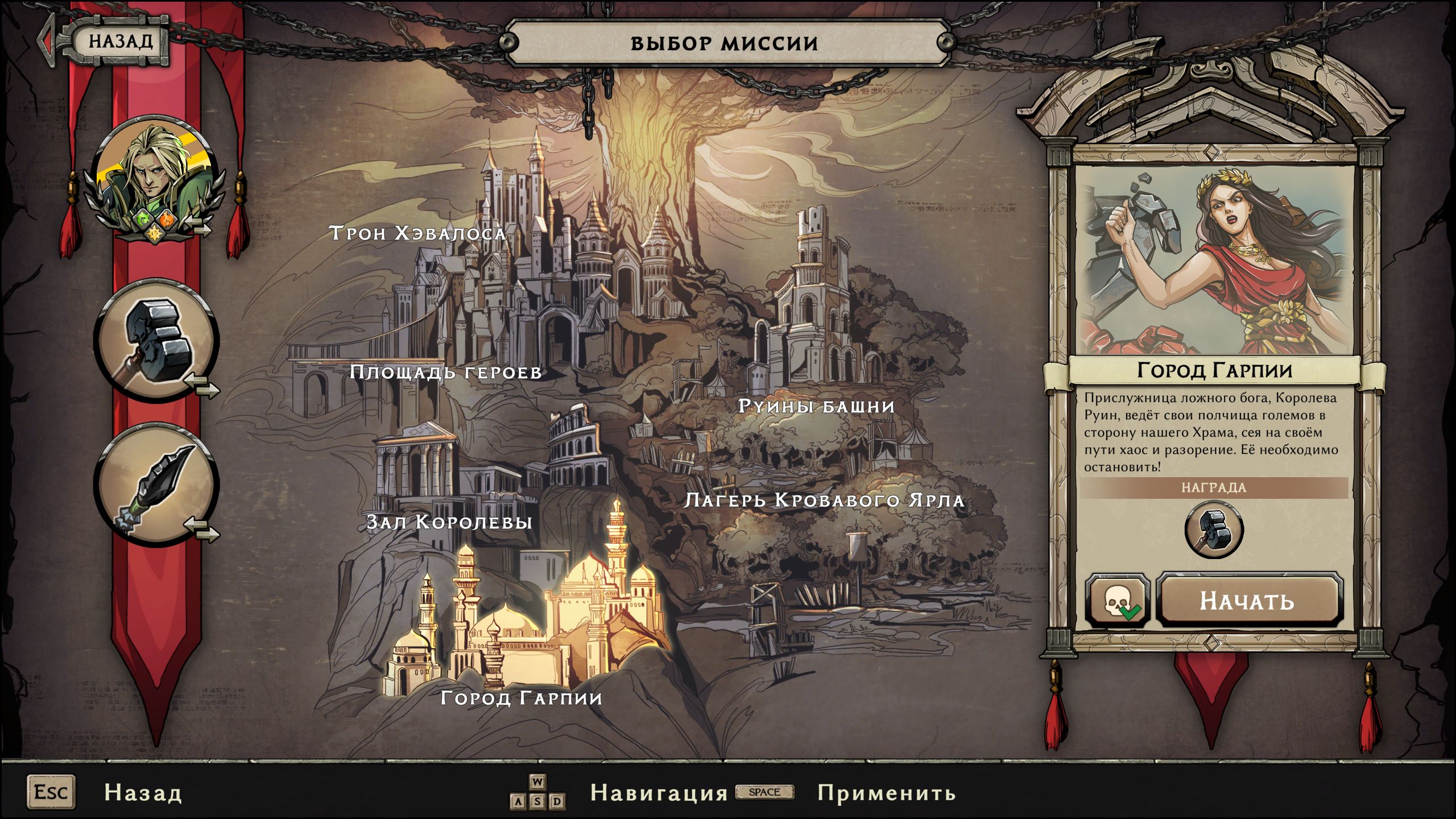Select the Руины башни mission

pos(816,406)
